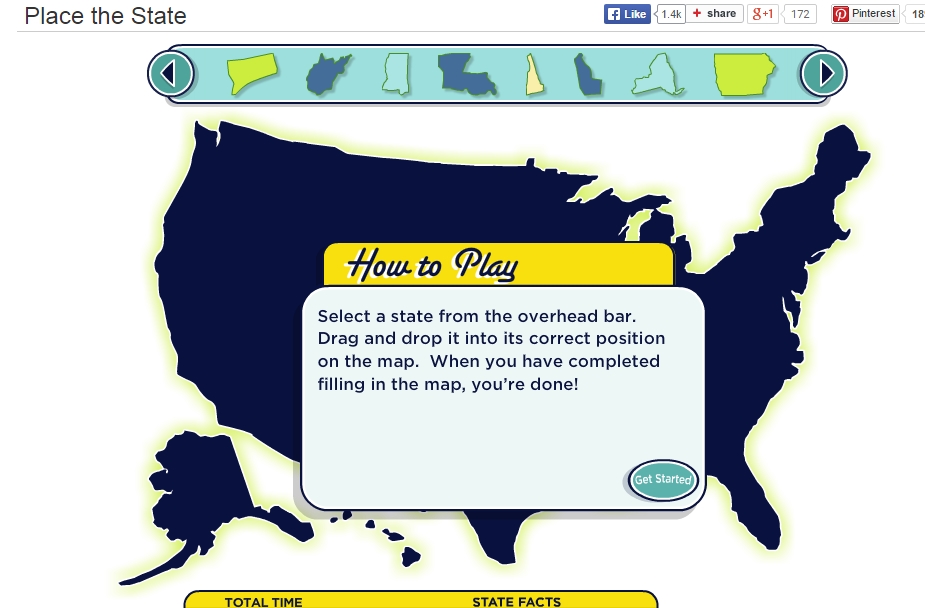The image size is (925, 608).
Task: Select the Connecticut state shape
Action: [x=254, y=74]
